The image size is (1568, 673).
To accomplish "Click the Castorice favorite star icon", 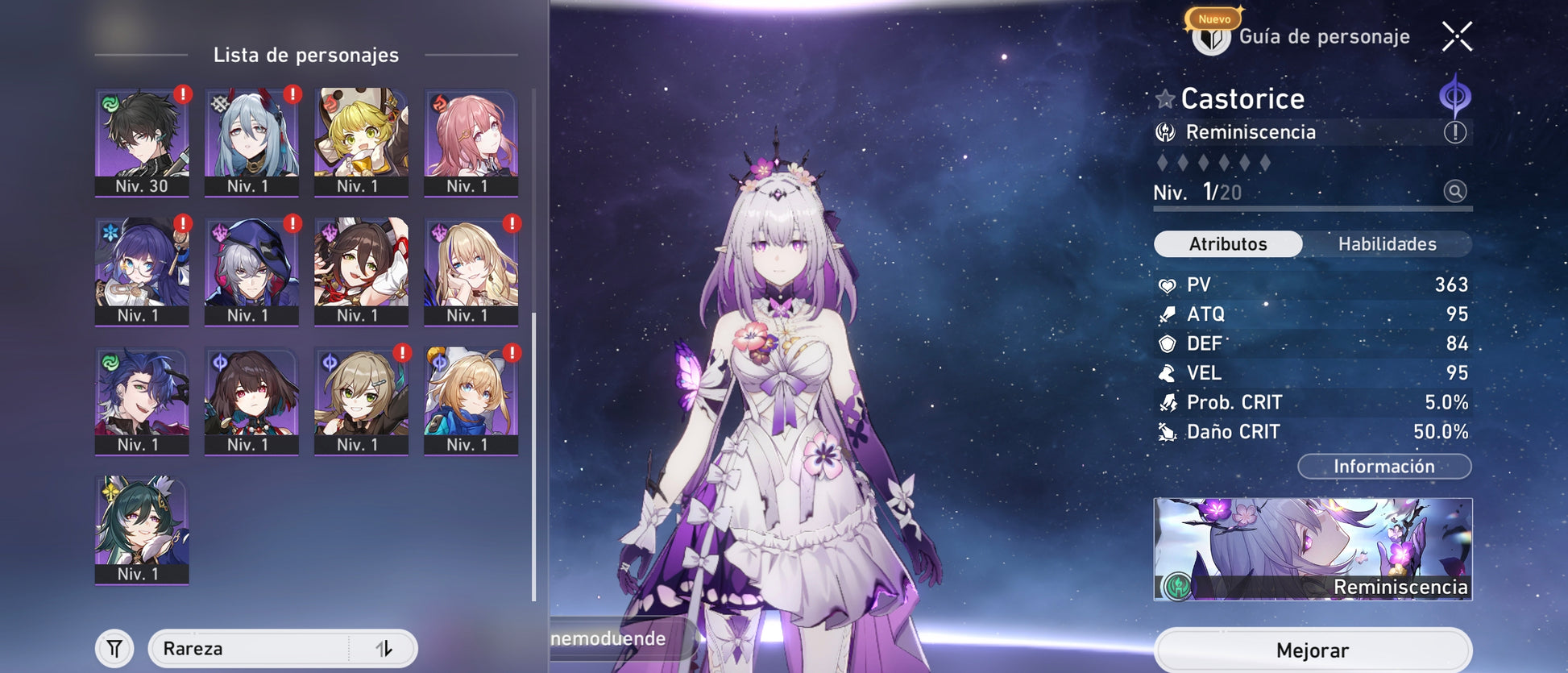I will 1165,99.
